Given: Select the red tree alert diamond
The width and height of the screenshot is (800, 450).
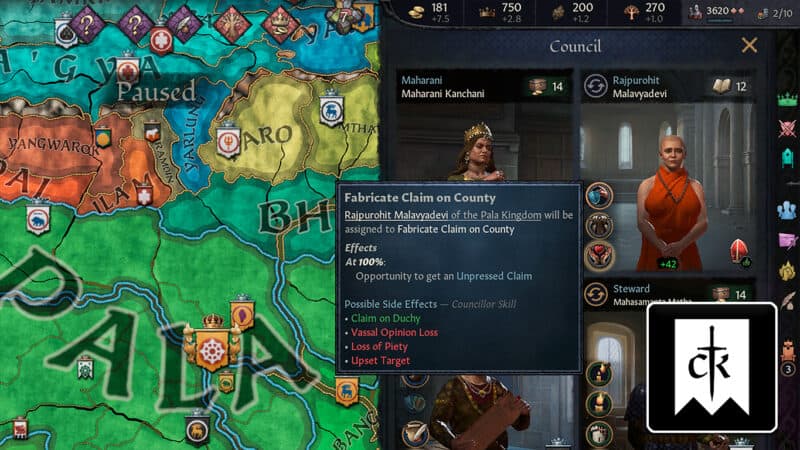Looking at the screenshot, I should click(234, 23).
